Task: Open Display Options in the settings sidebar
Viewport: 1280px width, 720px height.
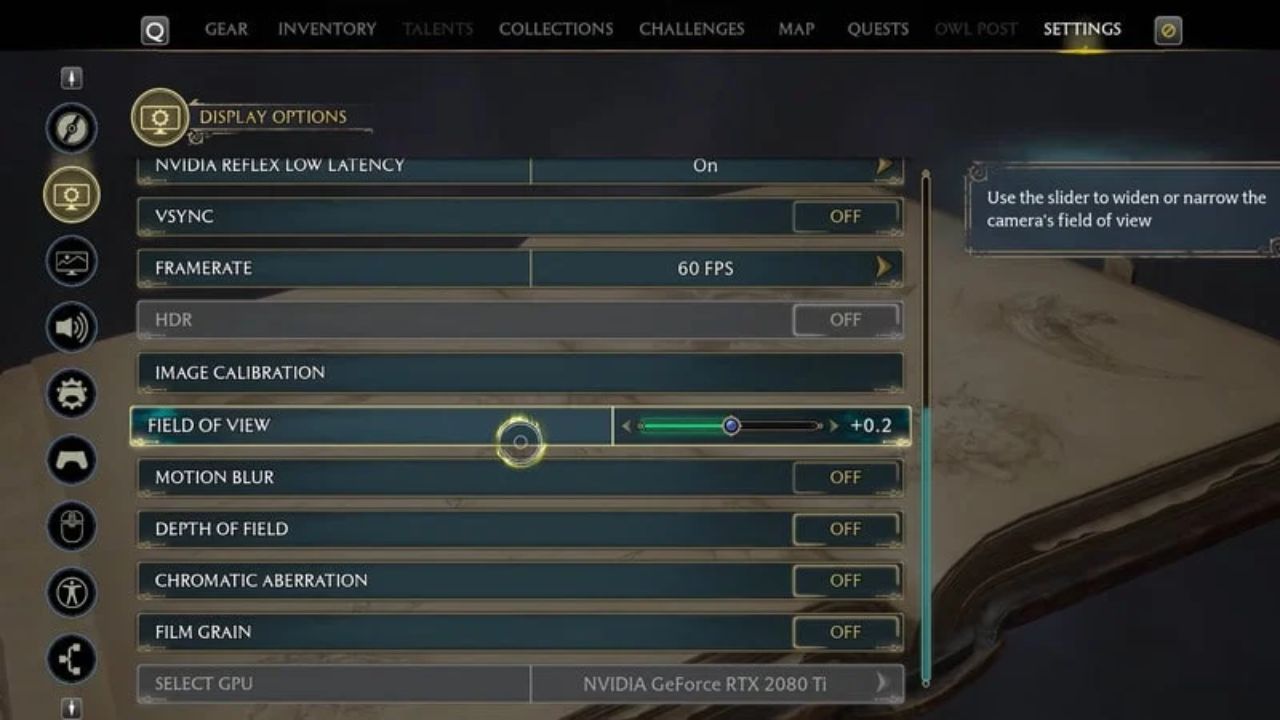Action: point(71,196)
